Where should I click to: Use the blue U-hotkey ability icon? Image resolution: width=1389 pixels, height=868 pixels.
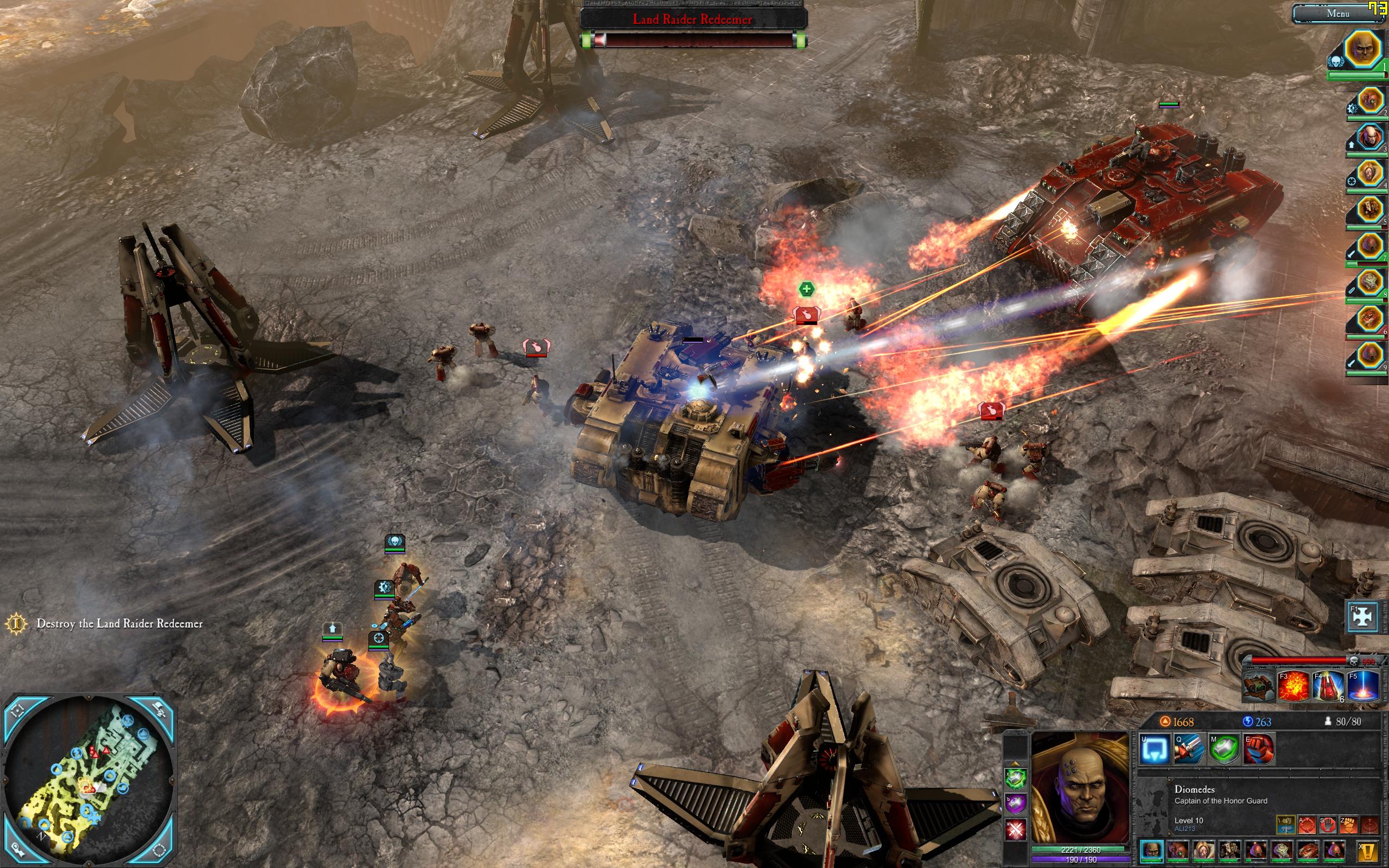click(1154, 749)
